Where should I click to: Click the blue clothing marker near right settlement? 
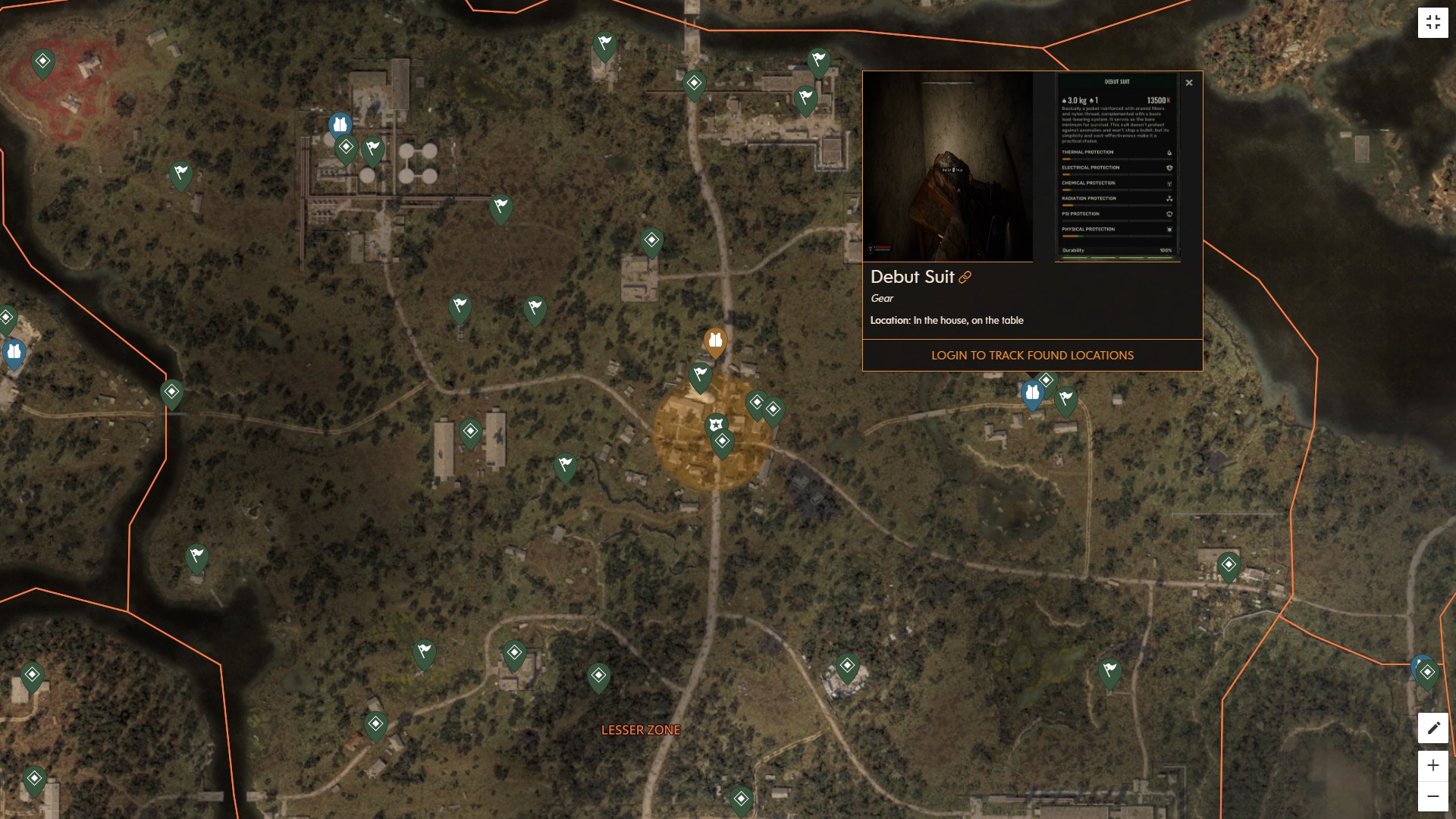[x=1032, y=392]
